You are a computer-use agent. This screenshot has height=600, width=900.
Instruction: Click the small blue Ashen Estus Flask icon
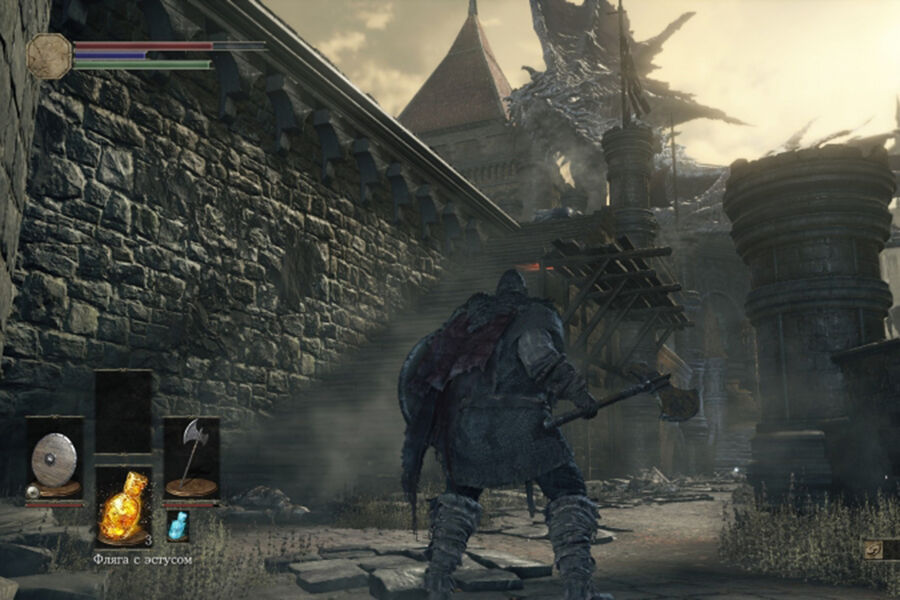click(177, 526)
